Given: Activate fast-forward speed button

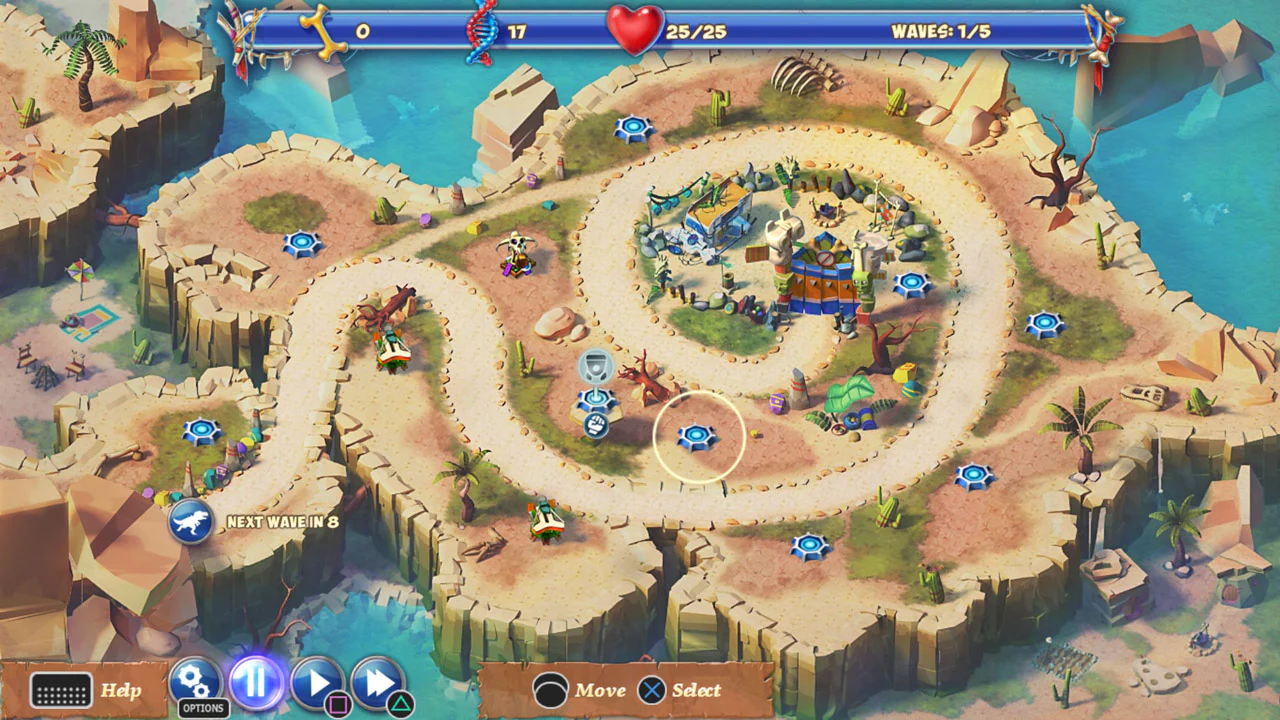Looking at the screenshot, I should (377, 684).
